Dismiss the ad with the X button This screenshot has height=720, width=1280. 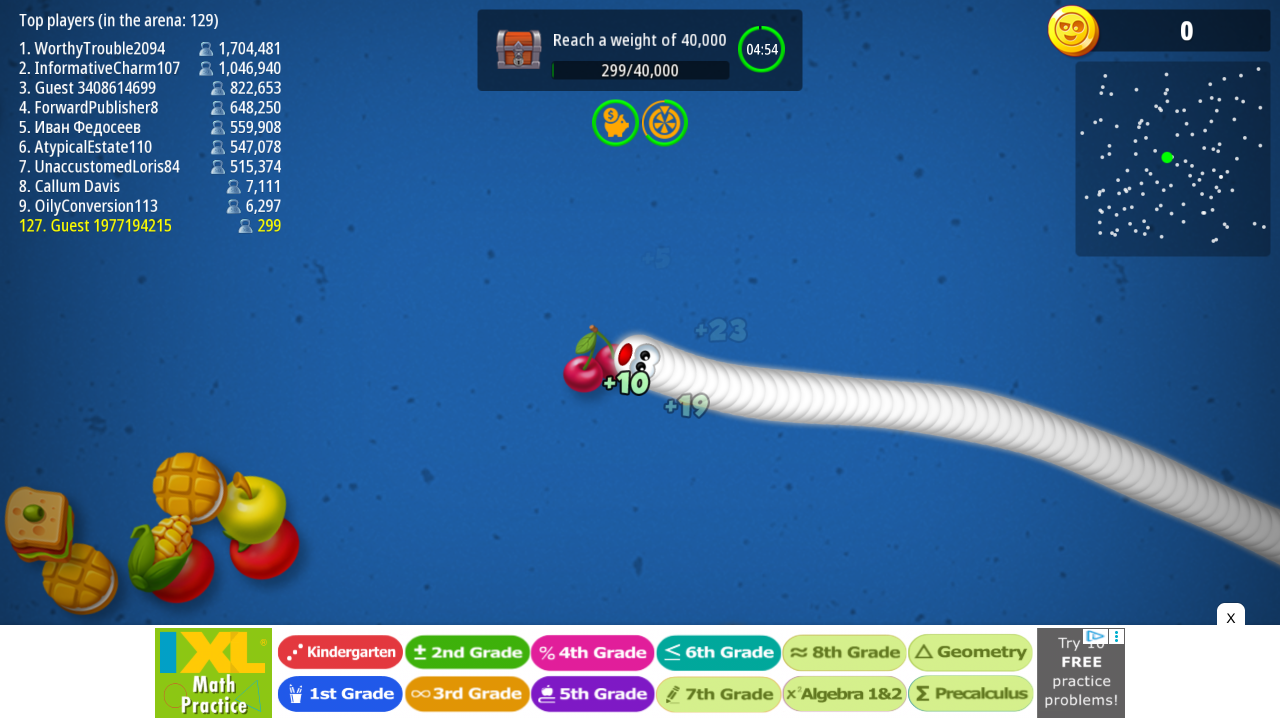(1230, 618)
